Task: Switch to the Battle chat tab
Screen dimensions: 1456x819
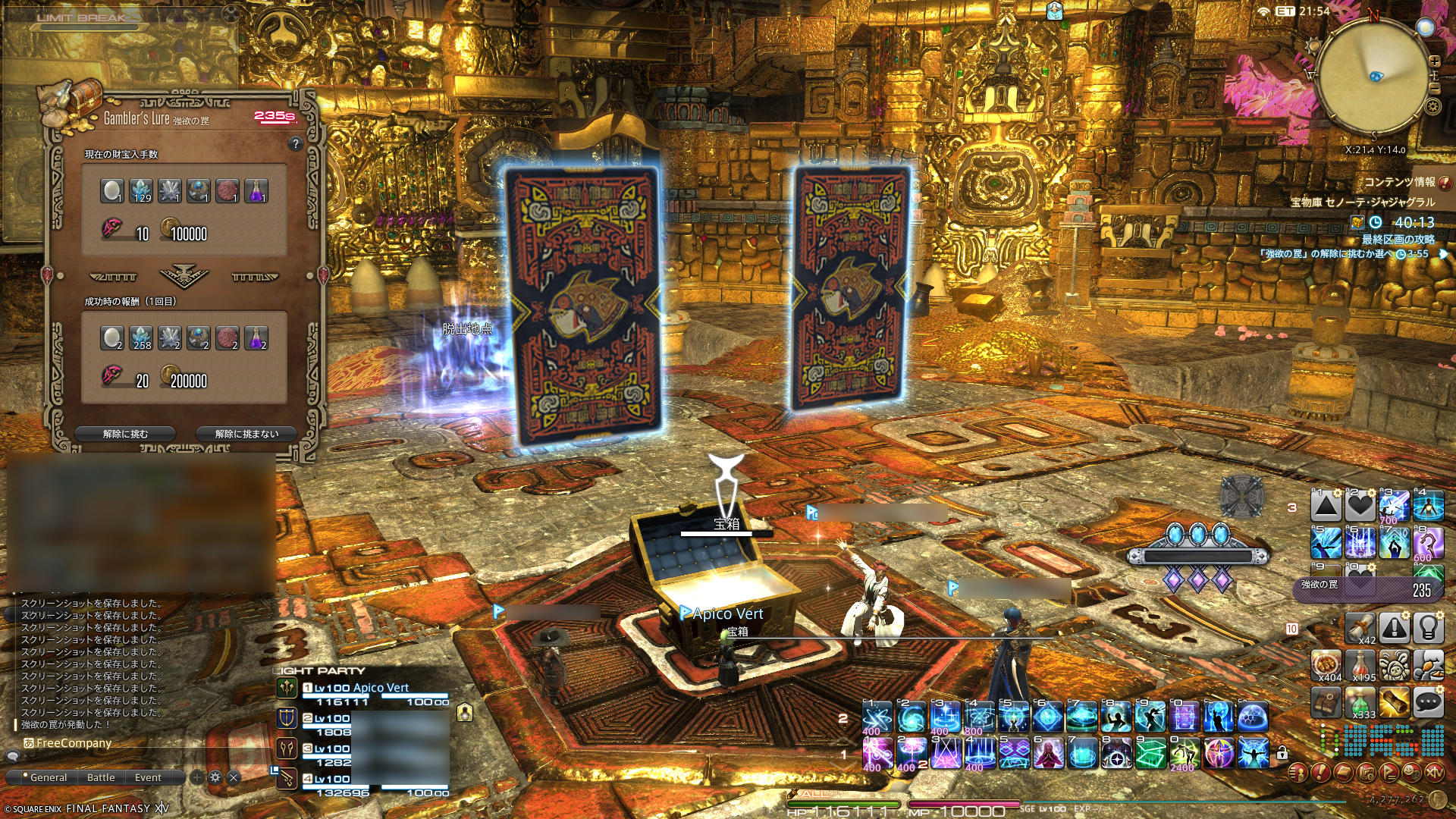Action: click(101, 777)
